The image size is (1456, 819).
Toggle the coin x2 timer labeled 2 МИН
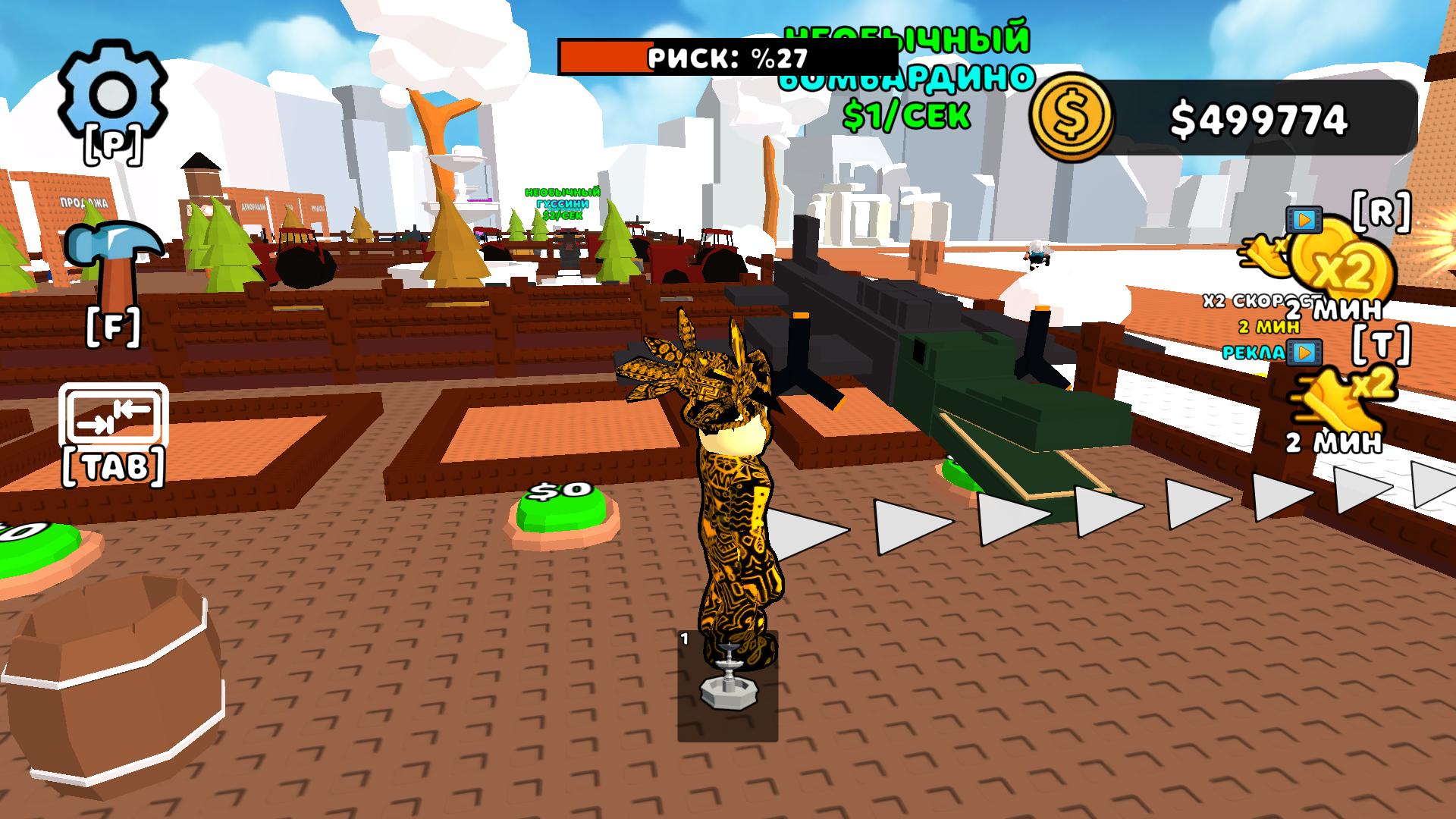[x=1342, y=307]
